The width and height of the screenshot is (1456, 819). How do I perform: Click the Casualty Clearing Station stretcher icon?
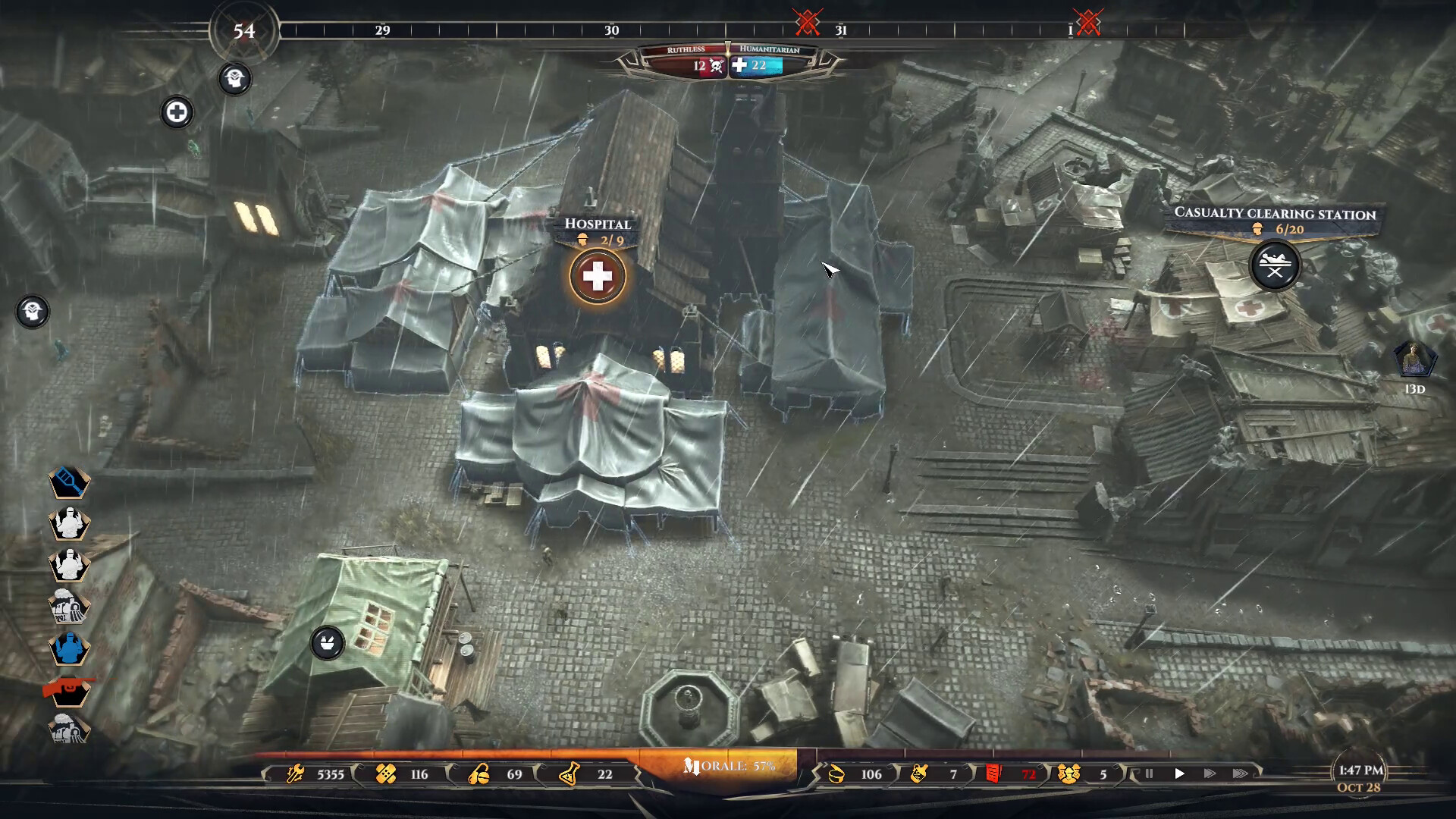[1277, 265]
